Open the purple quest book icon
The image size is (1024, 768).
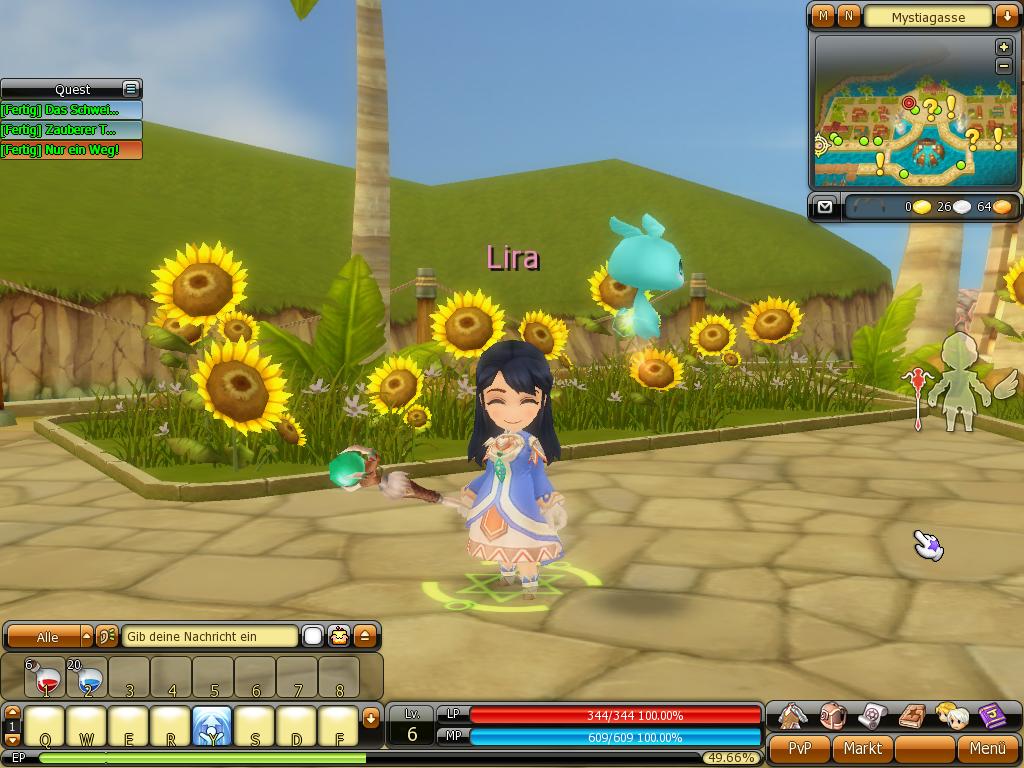tap(992, 716)
